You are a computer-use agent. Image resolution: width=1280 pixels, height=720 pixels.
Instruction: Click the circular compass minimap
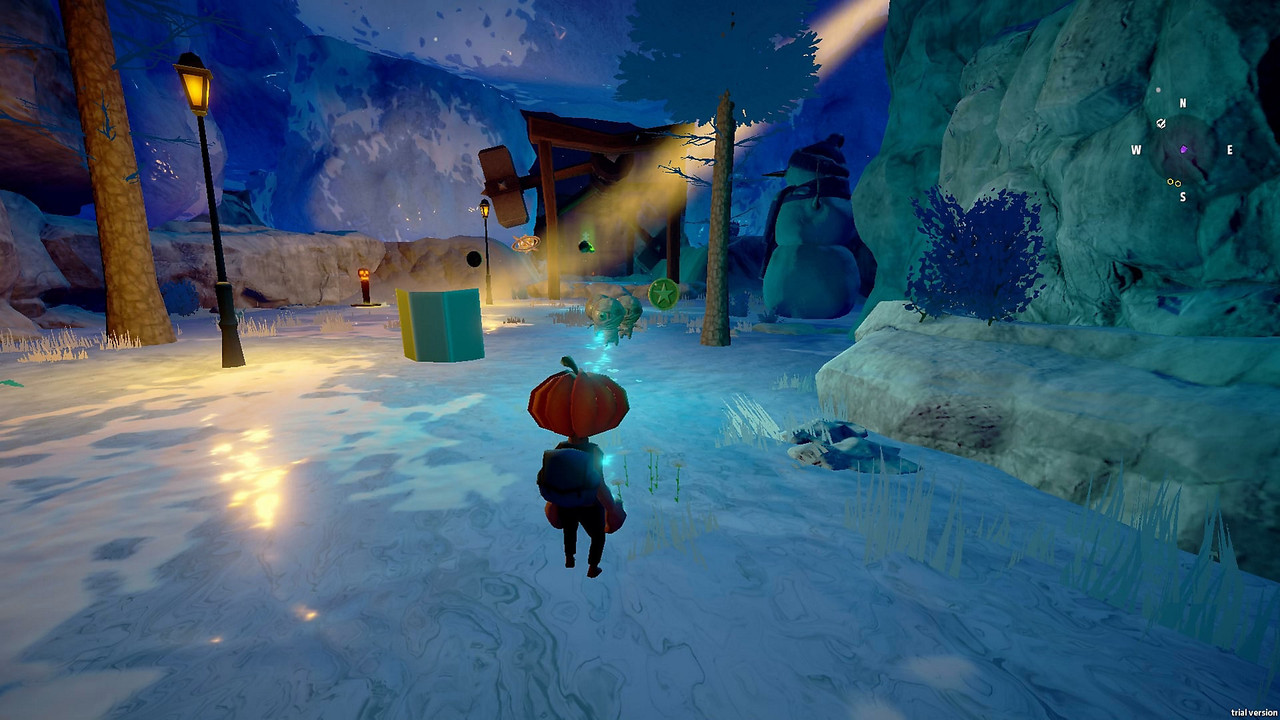point(1183,150)
